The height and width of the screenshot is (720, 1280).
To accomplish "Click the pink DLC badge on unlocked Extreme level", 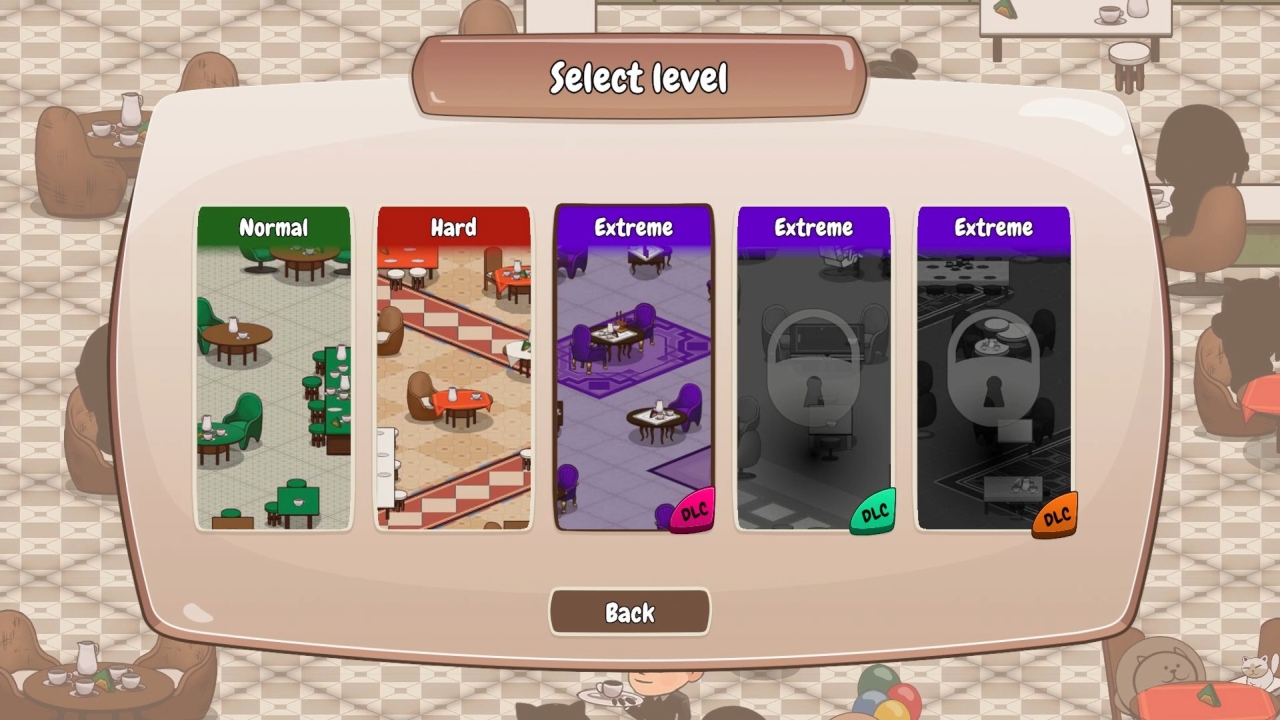I will click(693, 510).
